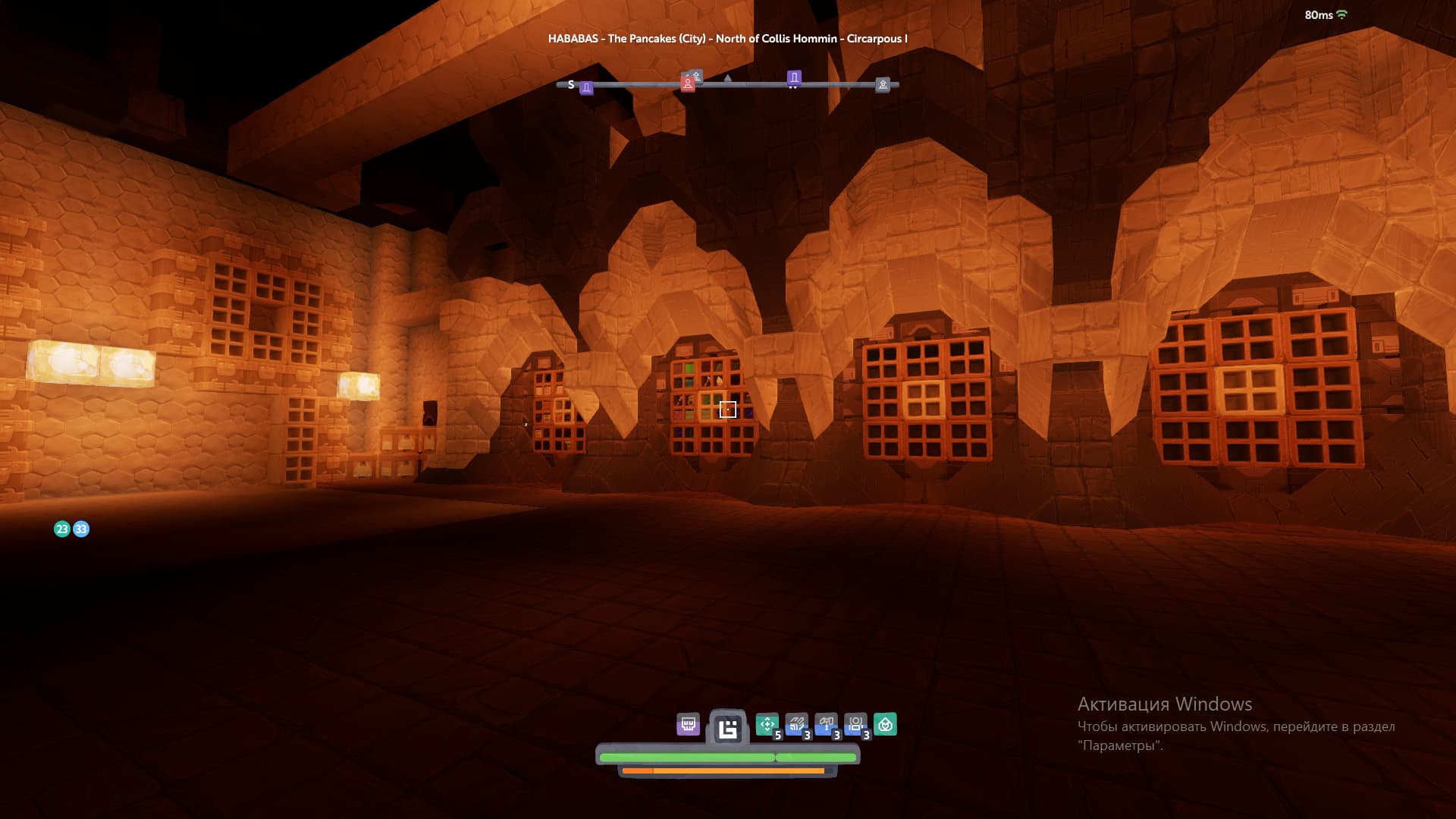
Task: Select the blue armor-figure skill icon
Action: coord(855,724)
